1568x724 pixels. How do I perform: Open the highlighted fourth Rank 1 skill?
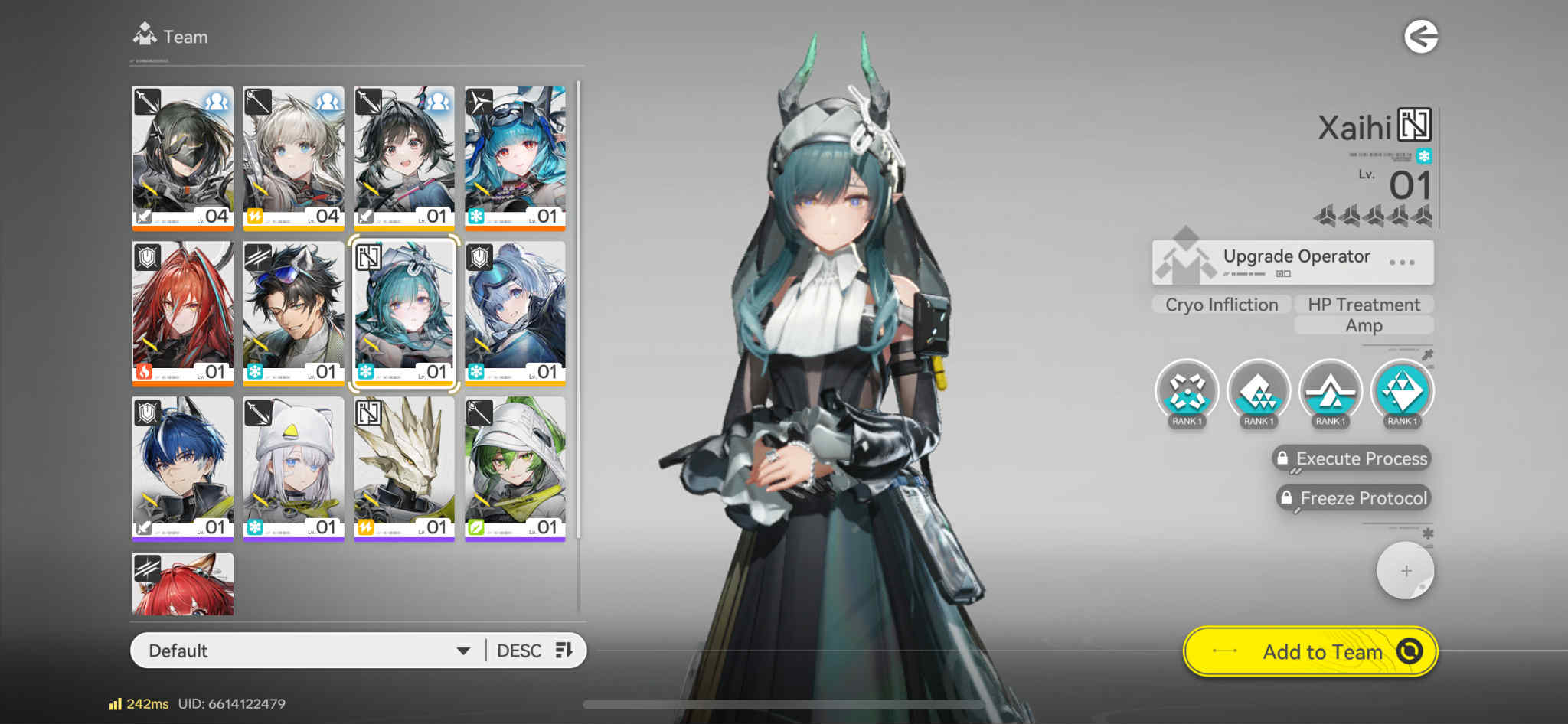[x=1402, y=392]
